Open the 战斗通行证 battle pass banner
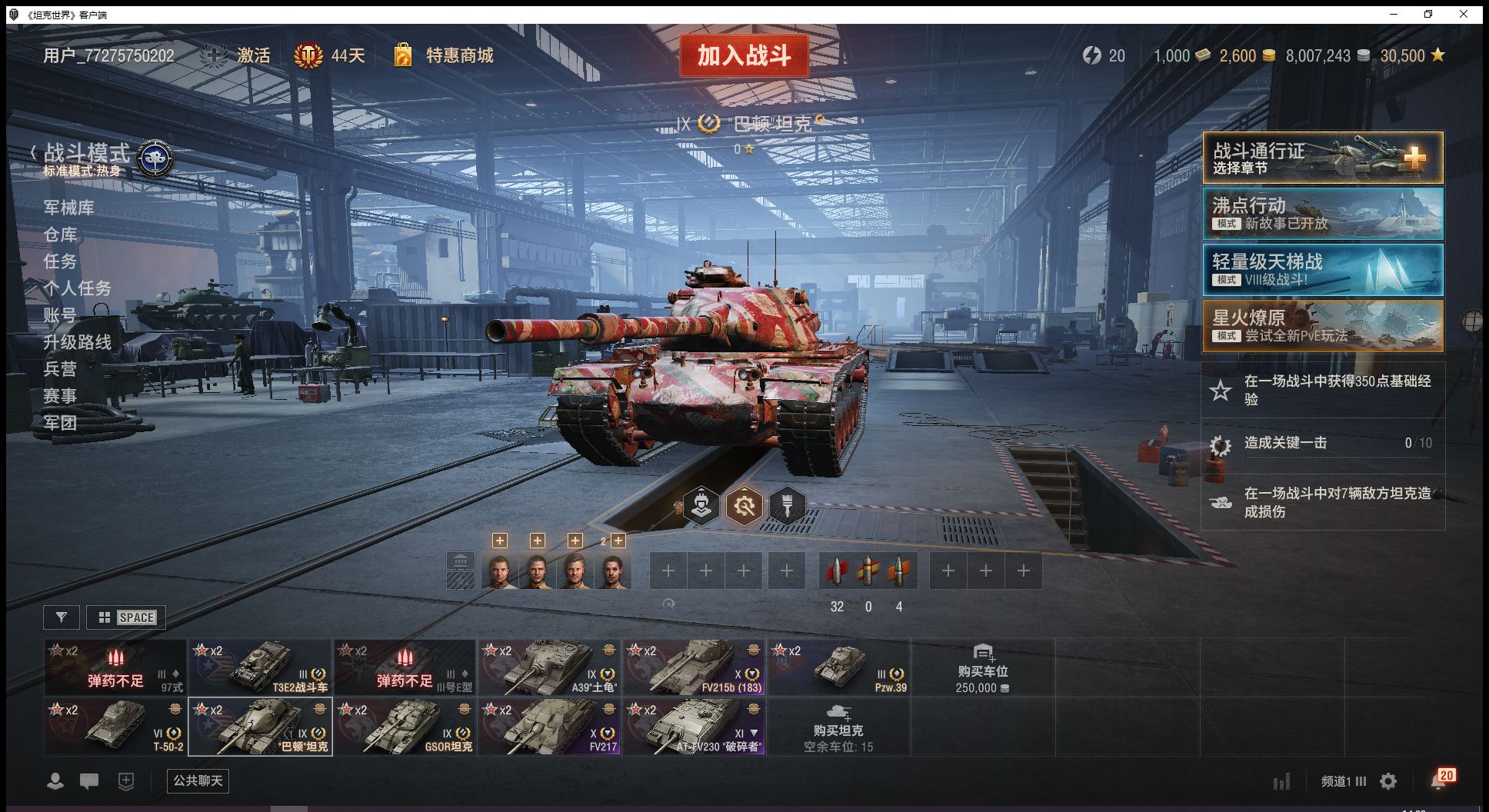The height and width of the screenshot is (812, 1489). click(1322, 158)
